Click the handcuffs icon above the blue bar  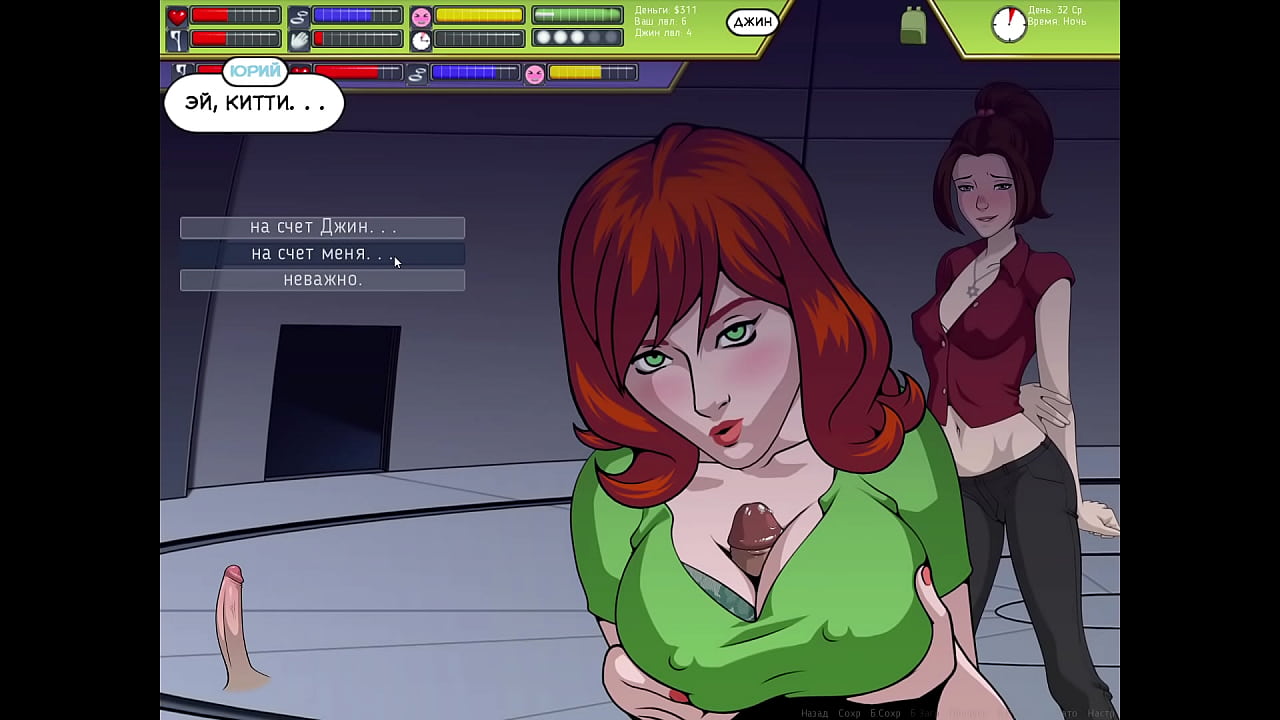pyautogui.click(x=298, y=16)
